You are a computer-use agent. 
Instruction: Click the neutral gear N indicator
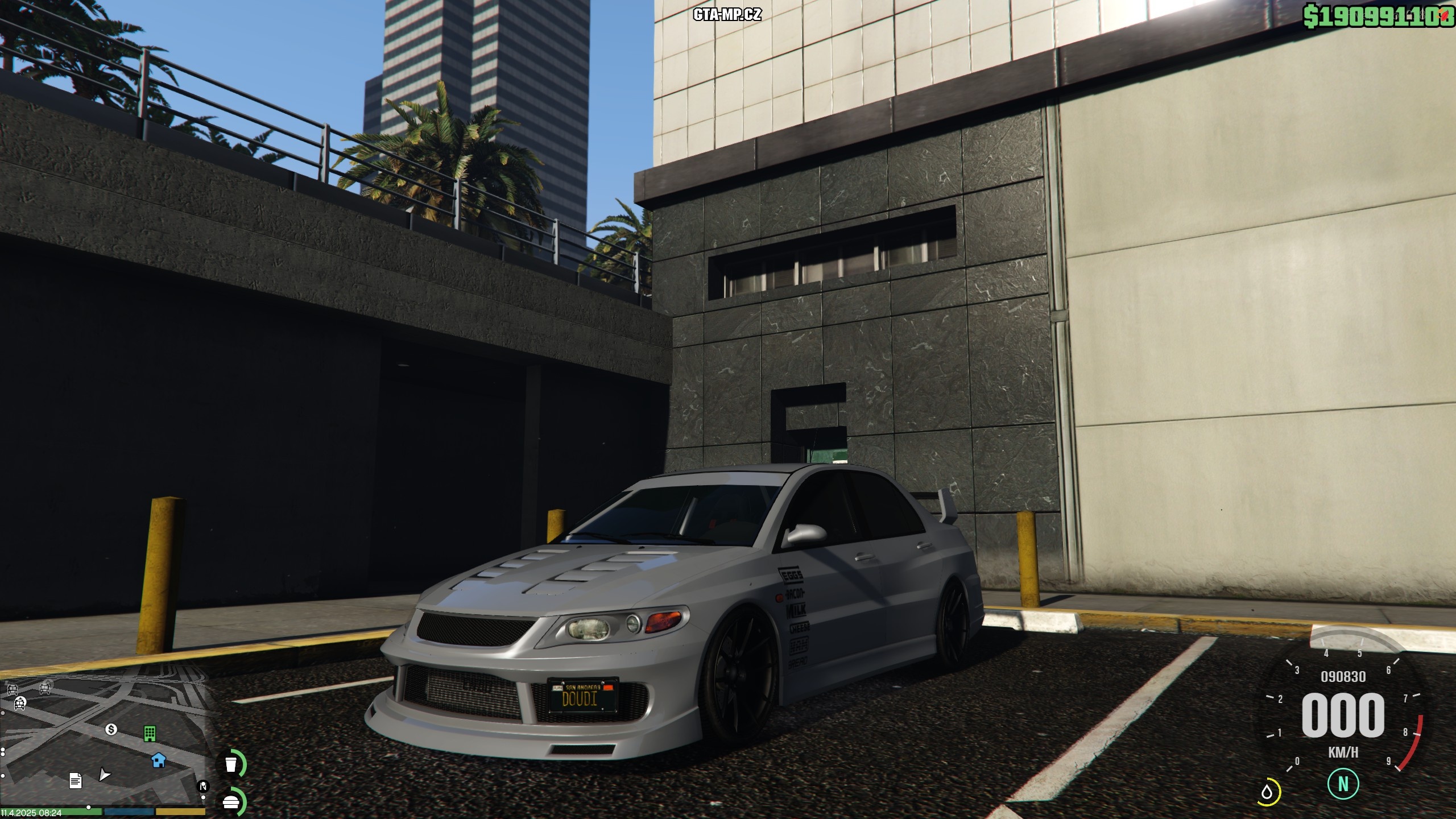[1343, 784]
